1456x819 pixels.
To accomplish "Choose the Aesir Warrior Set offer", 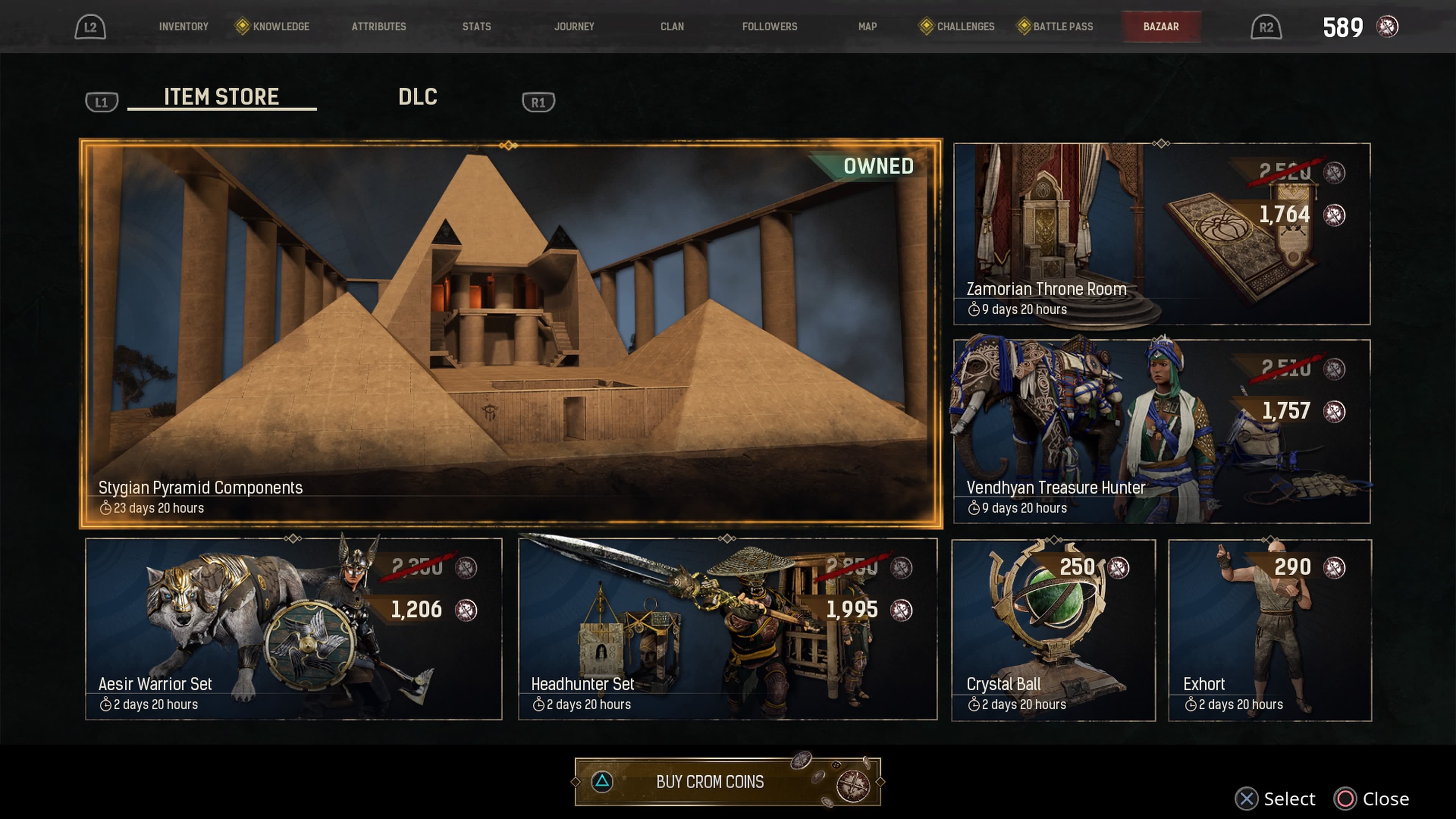I will point(293,629).
